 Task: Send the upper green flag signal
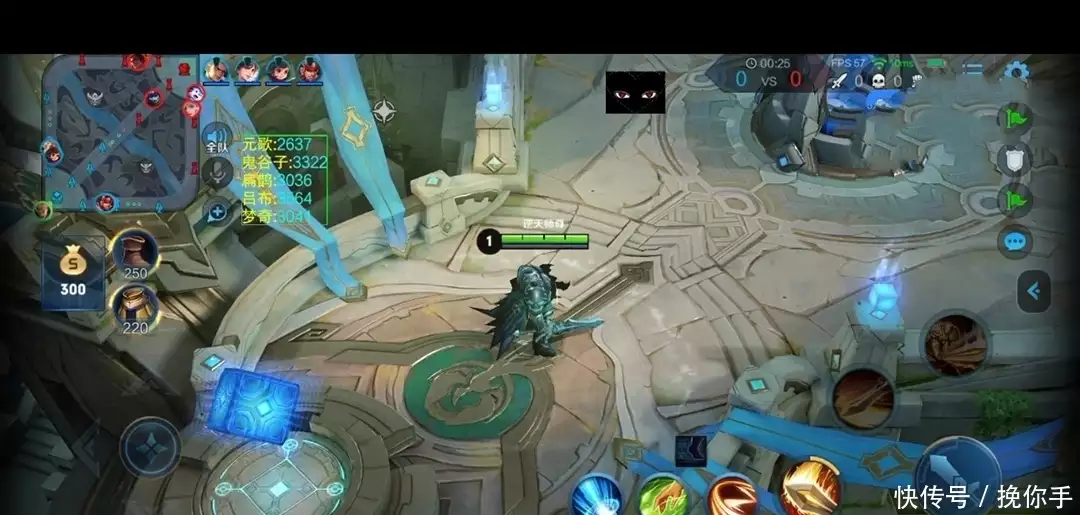point(1015,117)
